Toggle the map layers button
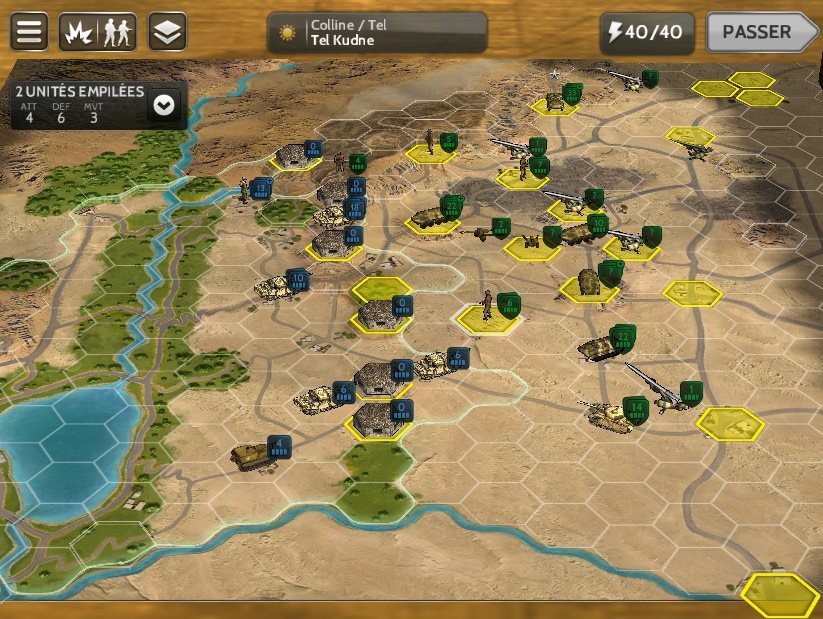This screenshot has width=823, height=619. [x=167, y=32]
